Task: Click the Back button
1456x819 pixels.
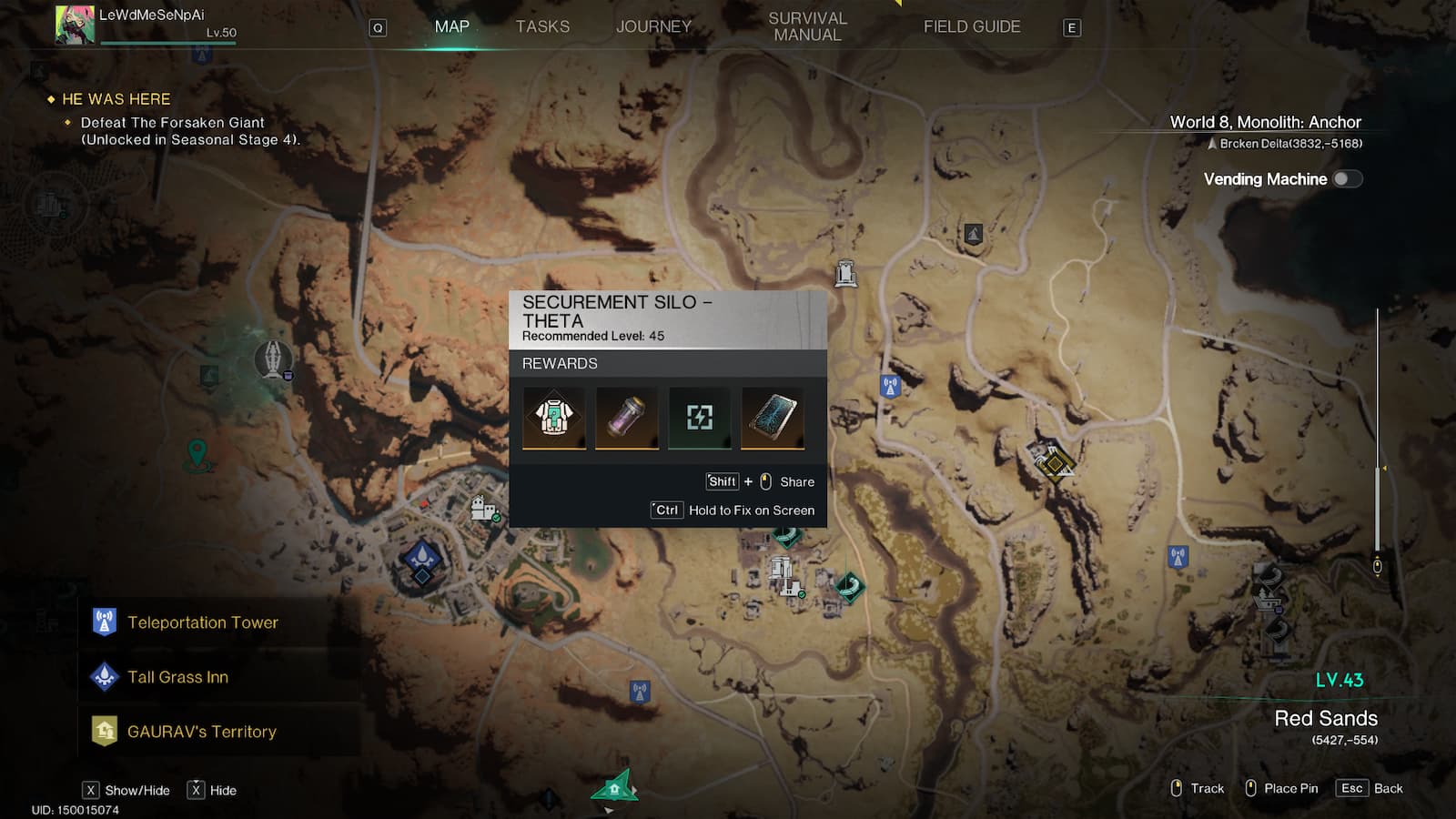Action: [x=1370, y=789]
